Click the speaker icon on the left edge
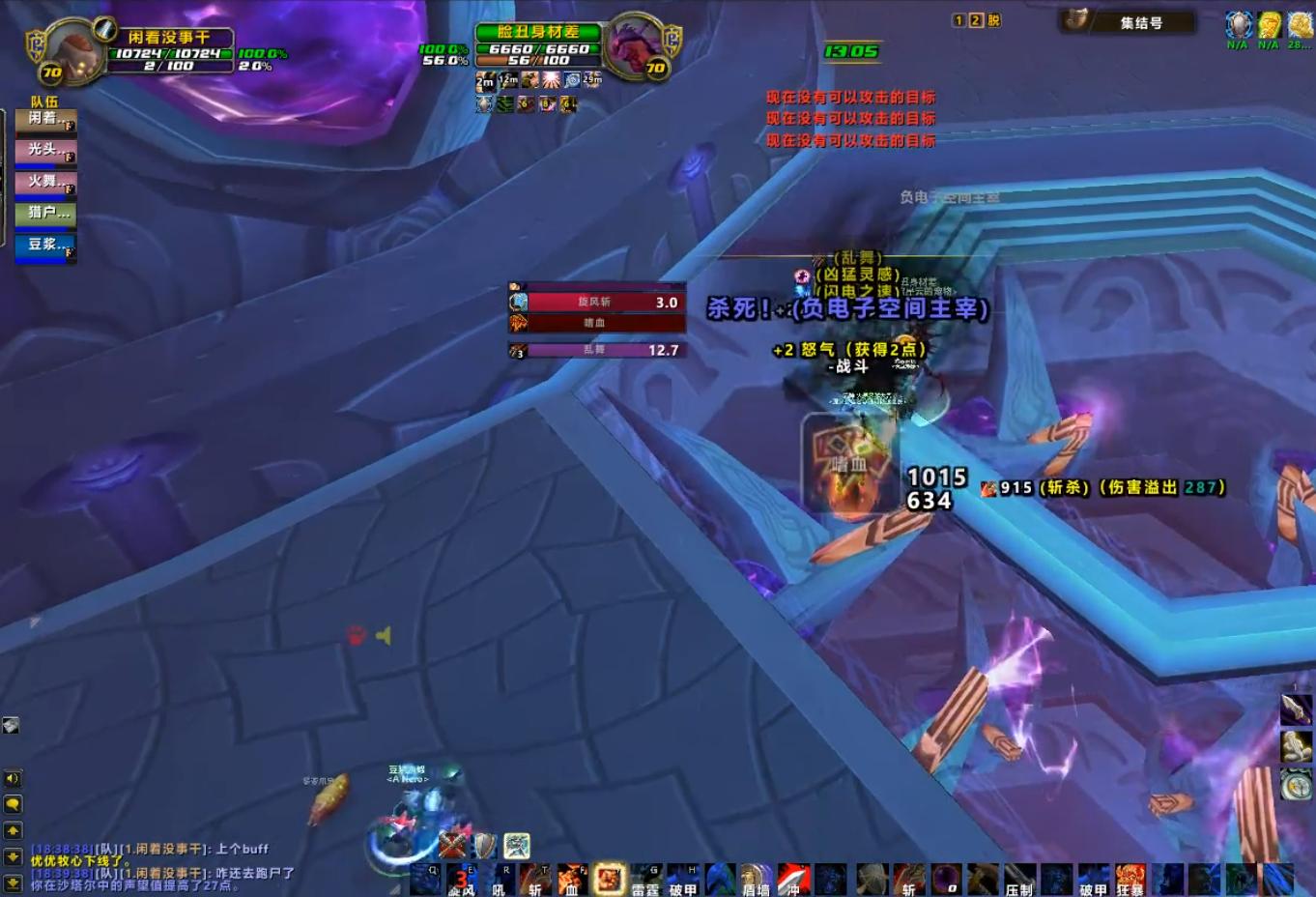The width and height of the screenshot is (1316, 897). (11, 776)
